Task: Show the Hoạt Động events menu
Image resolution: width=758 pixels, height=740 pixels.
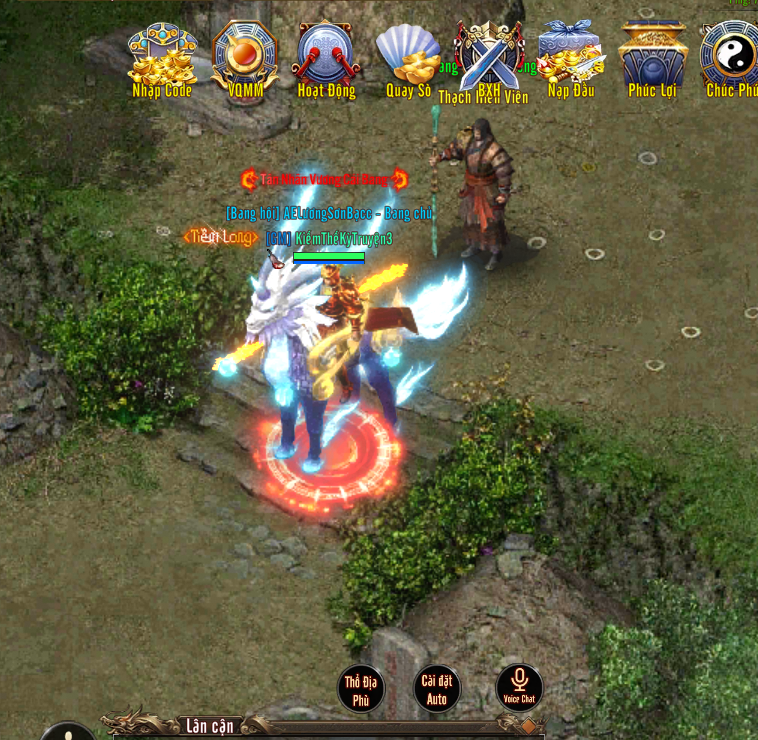Action: 326,58
